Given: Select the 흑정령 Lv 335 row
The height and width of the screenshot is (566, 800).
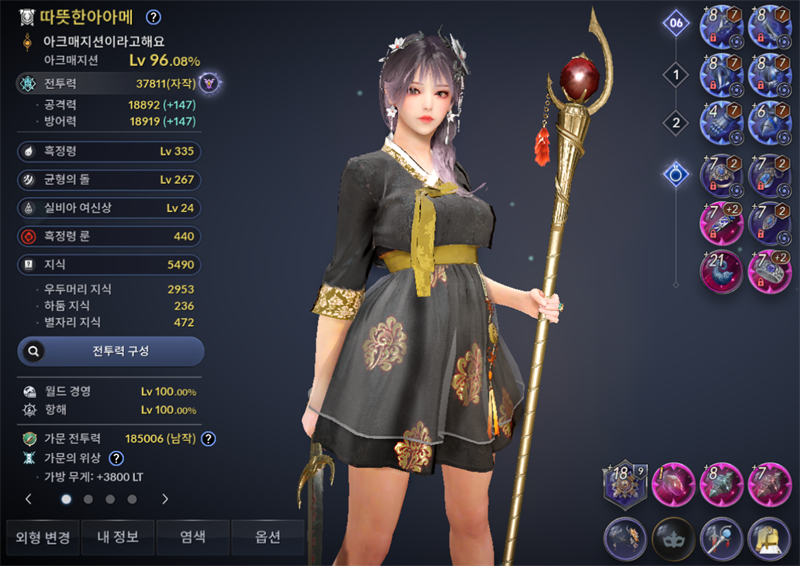Looking at the screenshot, I should click(x=110, y=152).
